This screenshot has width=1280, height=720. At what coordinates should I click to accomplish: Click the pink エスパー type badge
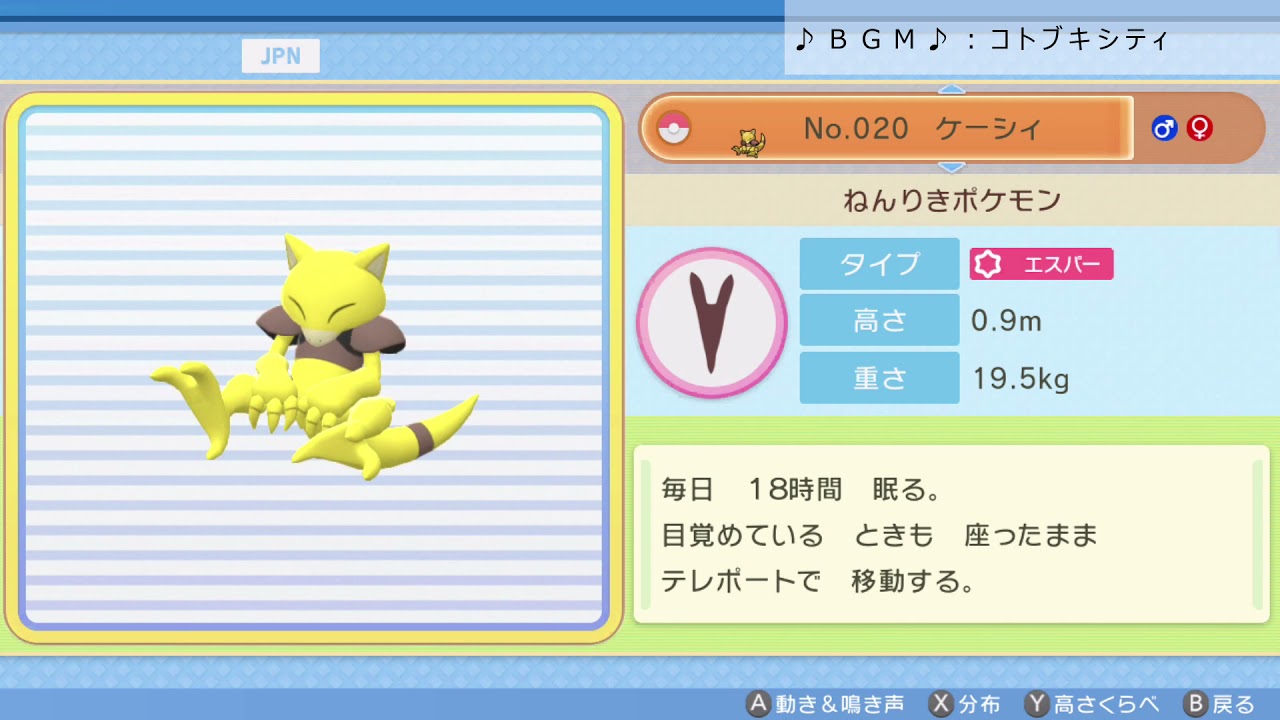1040,264
